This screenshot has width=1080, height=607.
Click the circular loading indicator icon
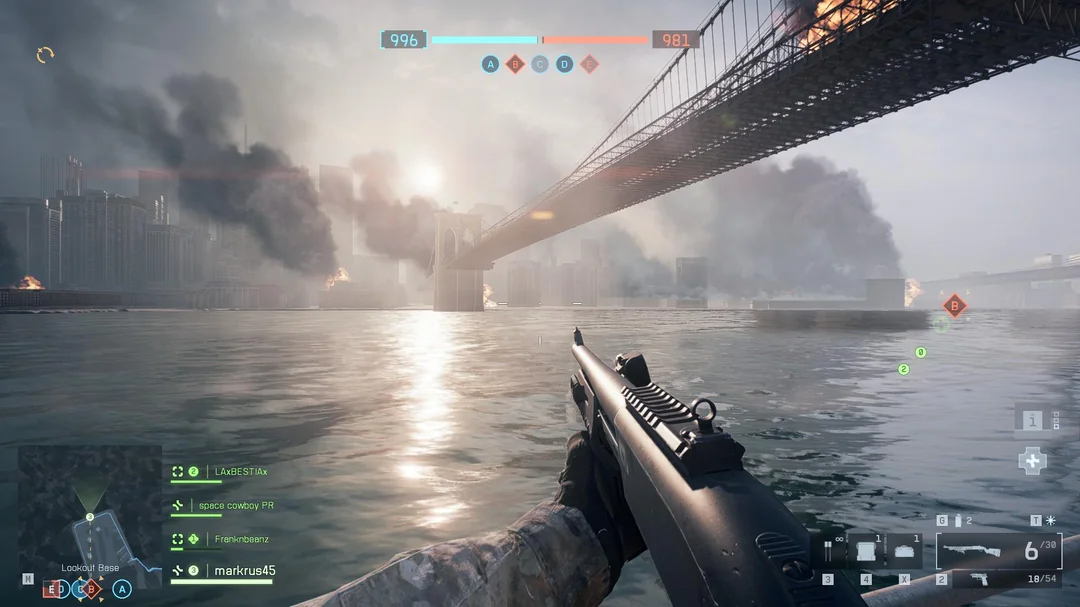45,54
